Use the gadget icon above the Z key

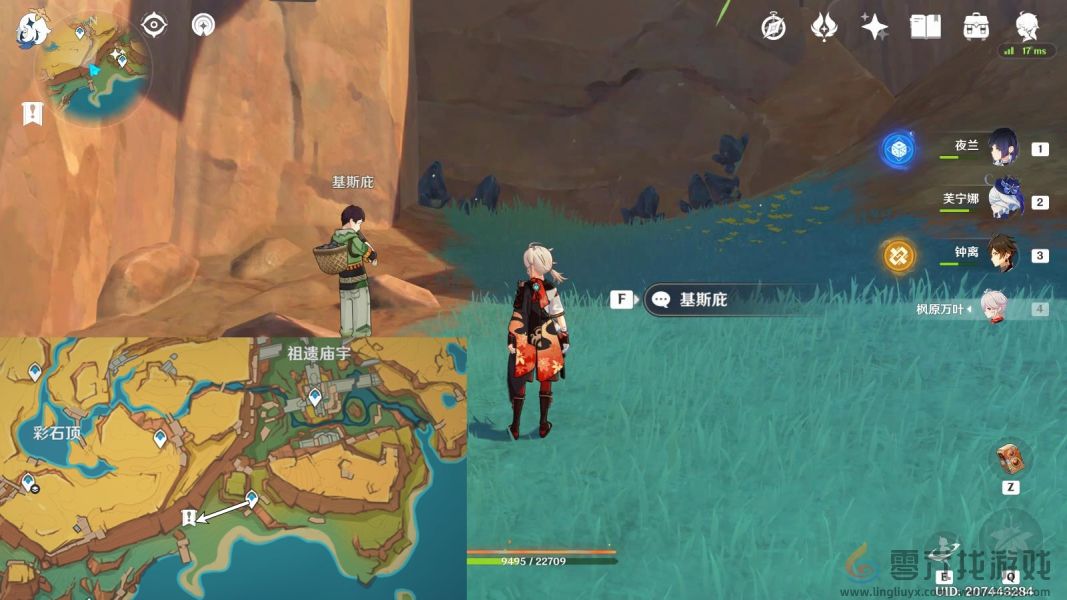point(1010,458)
